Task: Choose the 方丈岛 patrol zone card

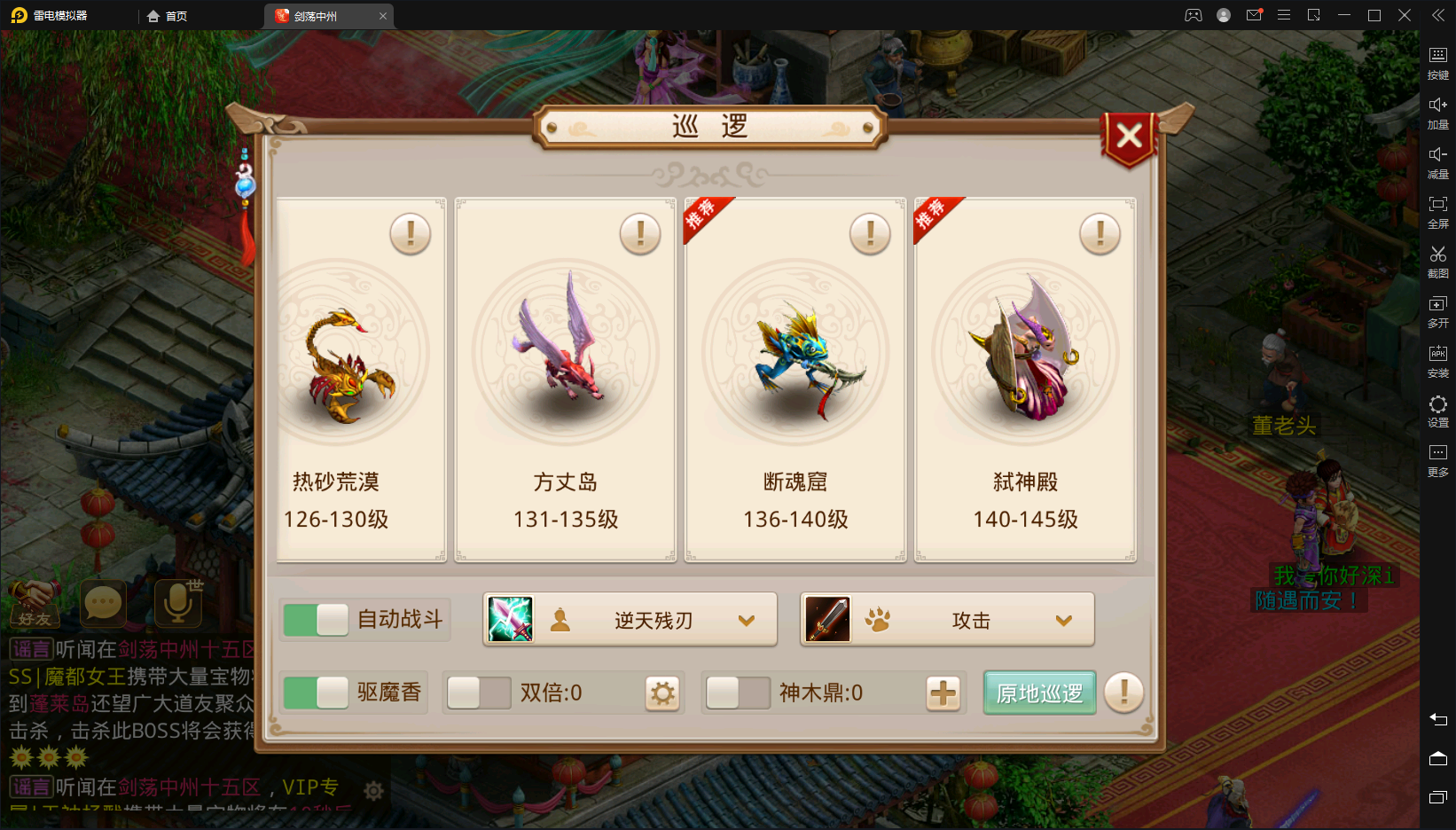Action: point(566,380)
